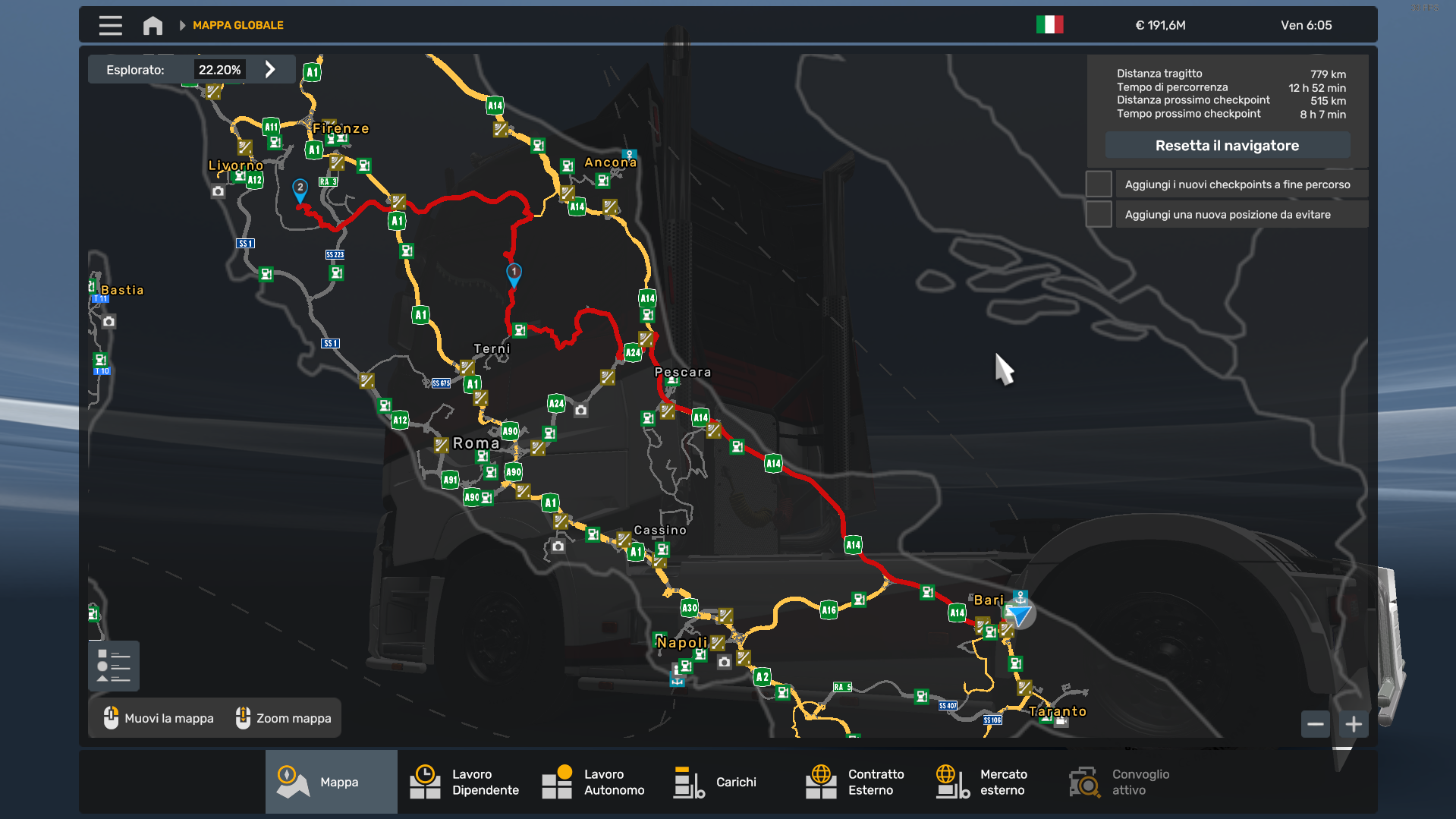Enable adding new checkpoints at route end
This screenshot has width=1456, height=819.
coord(1098,183)
